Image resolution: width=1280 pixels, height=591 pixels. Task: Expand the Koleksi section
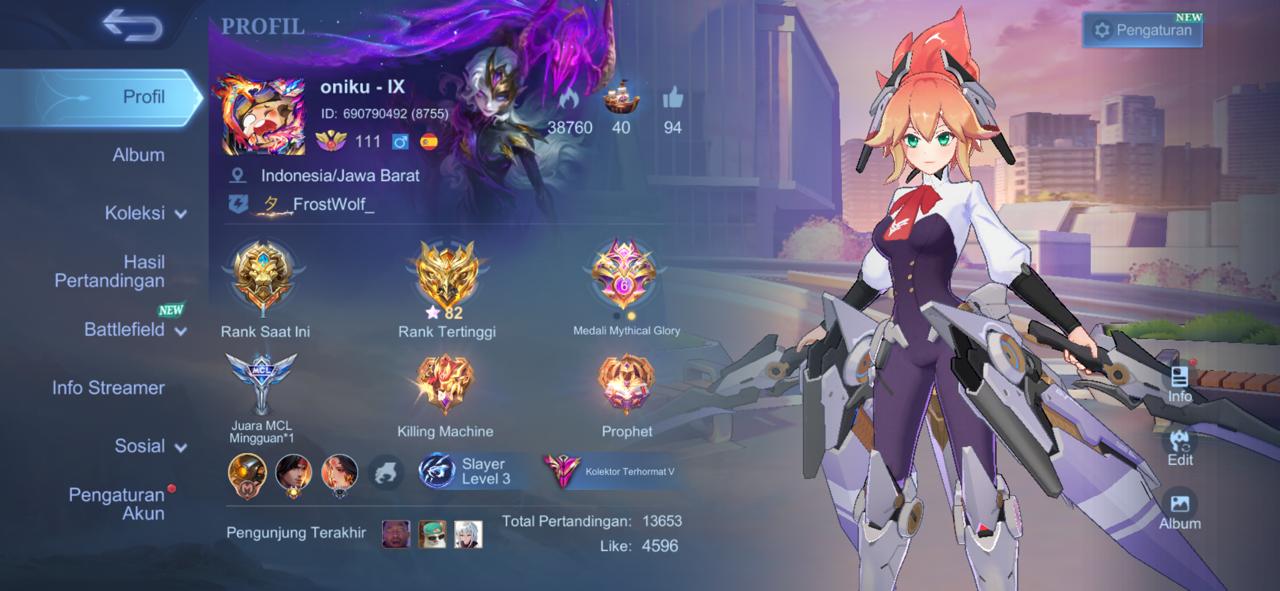point(146,213)
